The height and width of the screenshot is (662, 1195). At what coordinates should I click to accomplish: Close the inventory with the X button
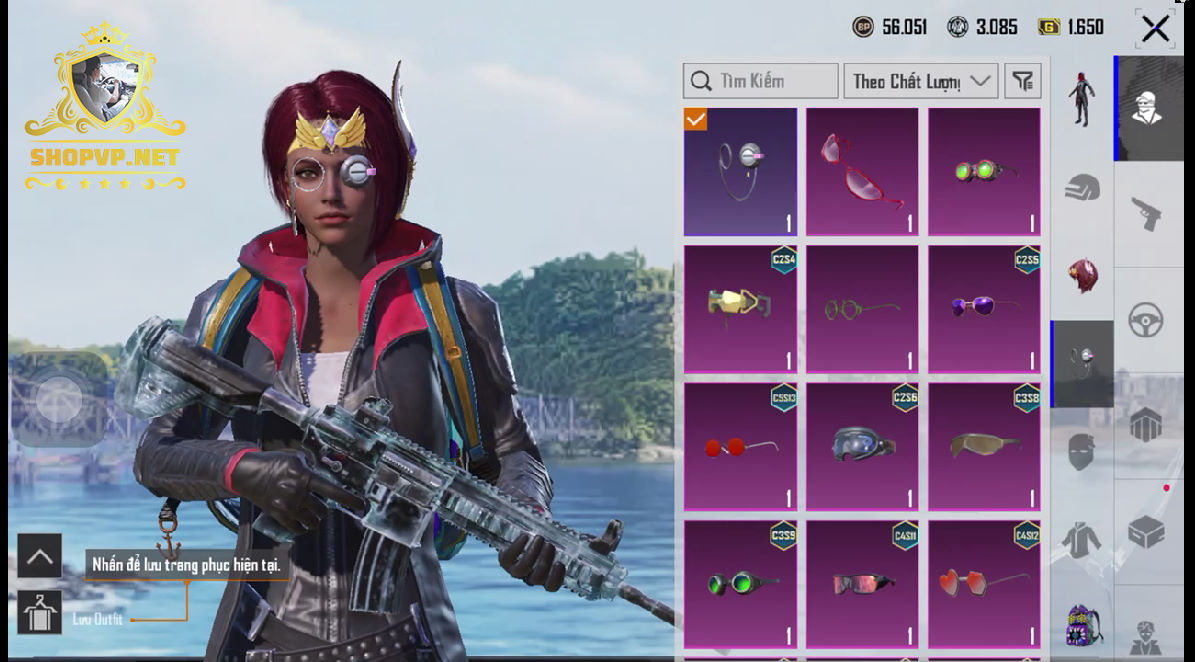point(1155,29)
